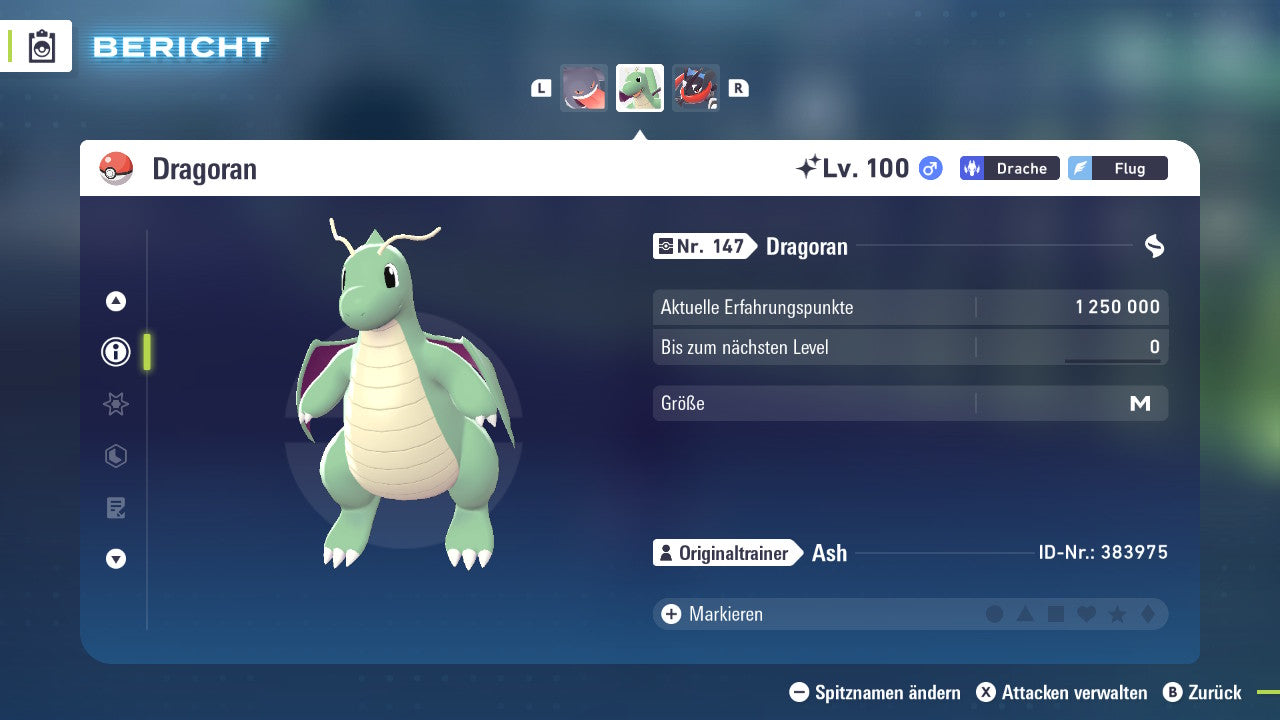Open the info page tab
1280x720 pixels.
point(116,352)
